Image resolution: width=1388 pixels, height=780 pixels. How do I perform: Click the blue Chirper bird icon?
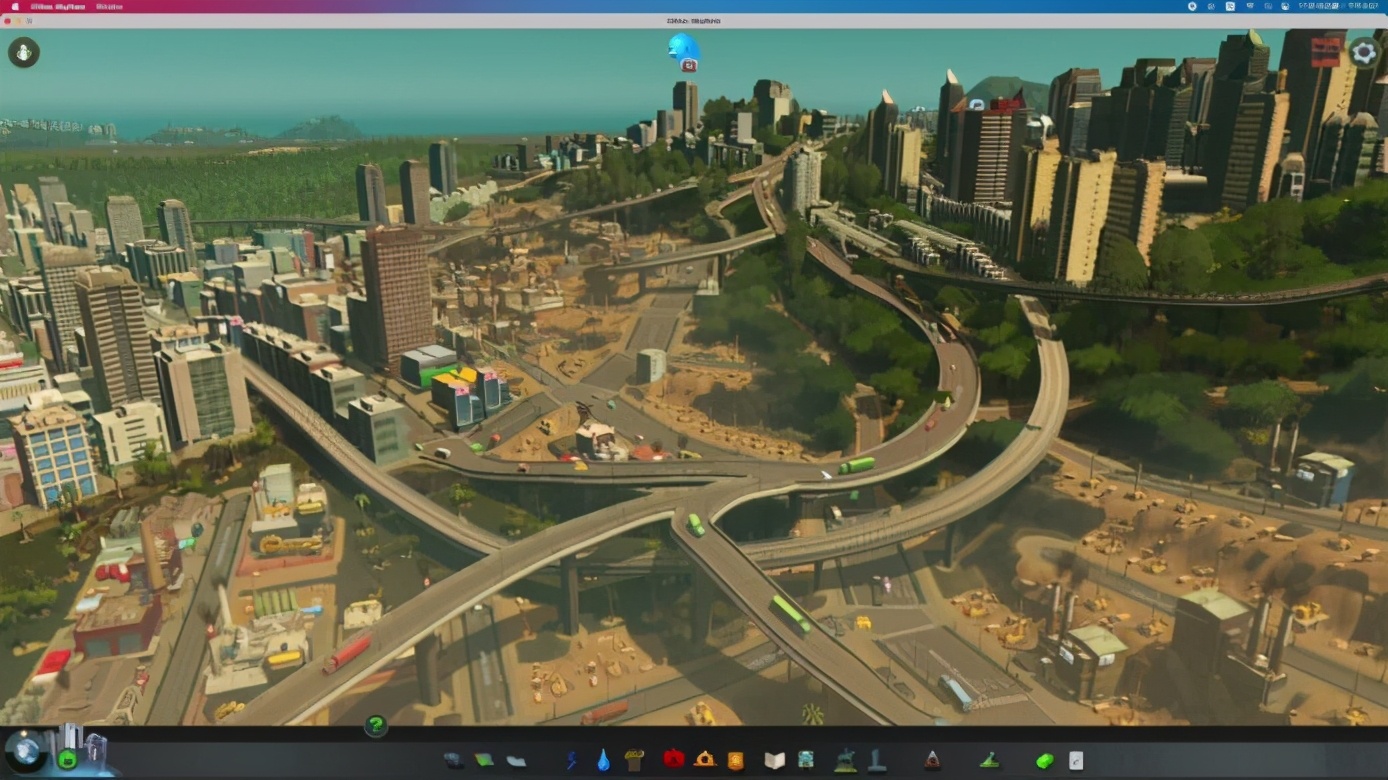click(x=683, y=48)
